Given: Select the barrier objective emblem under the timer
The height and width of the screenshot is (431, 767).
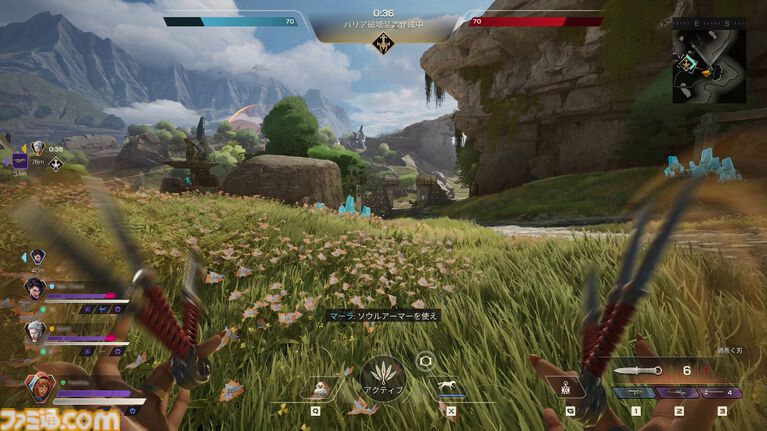Looking at the screenshot, I should (381, 43).
